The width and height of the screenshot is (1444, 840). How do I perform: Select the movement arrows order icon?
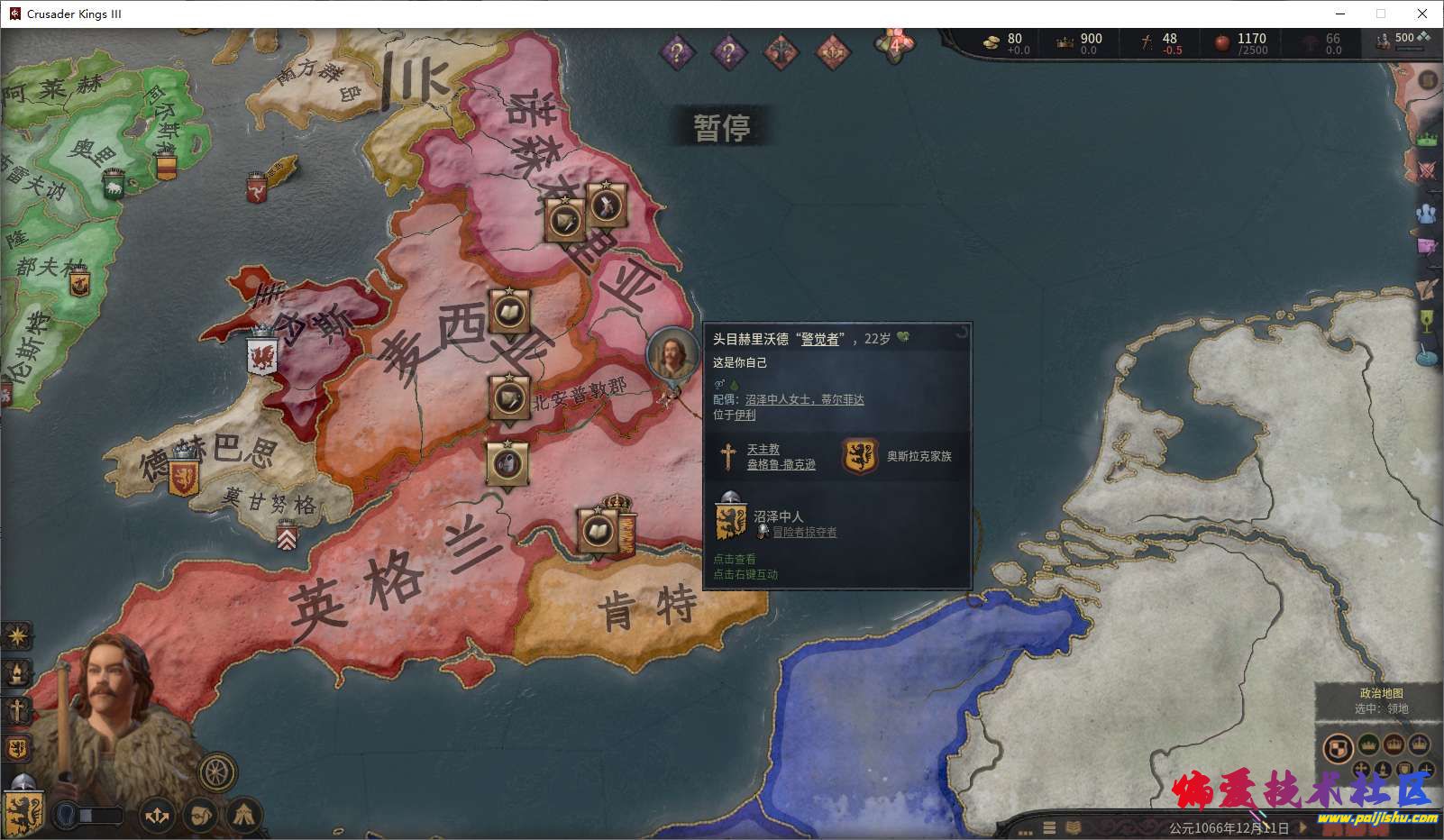coord(157,814)
